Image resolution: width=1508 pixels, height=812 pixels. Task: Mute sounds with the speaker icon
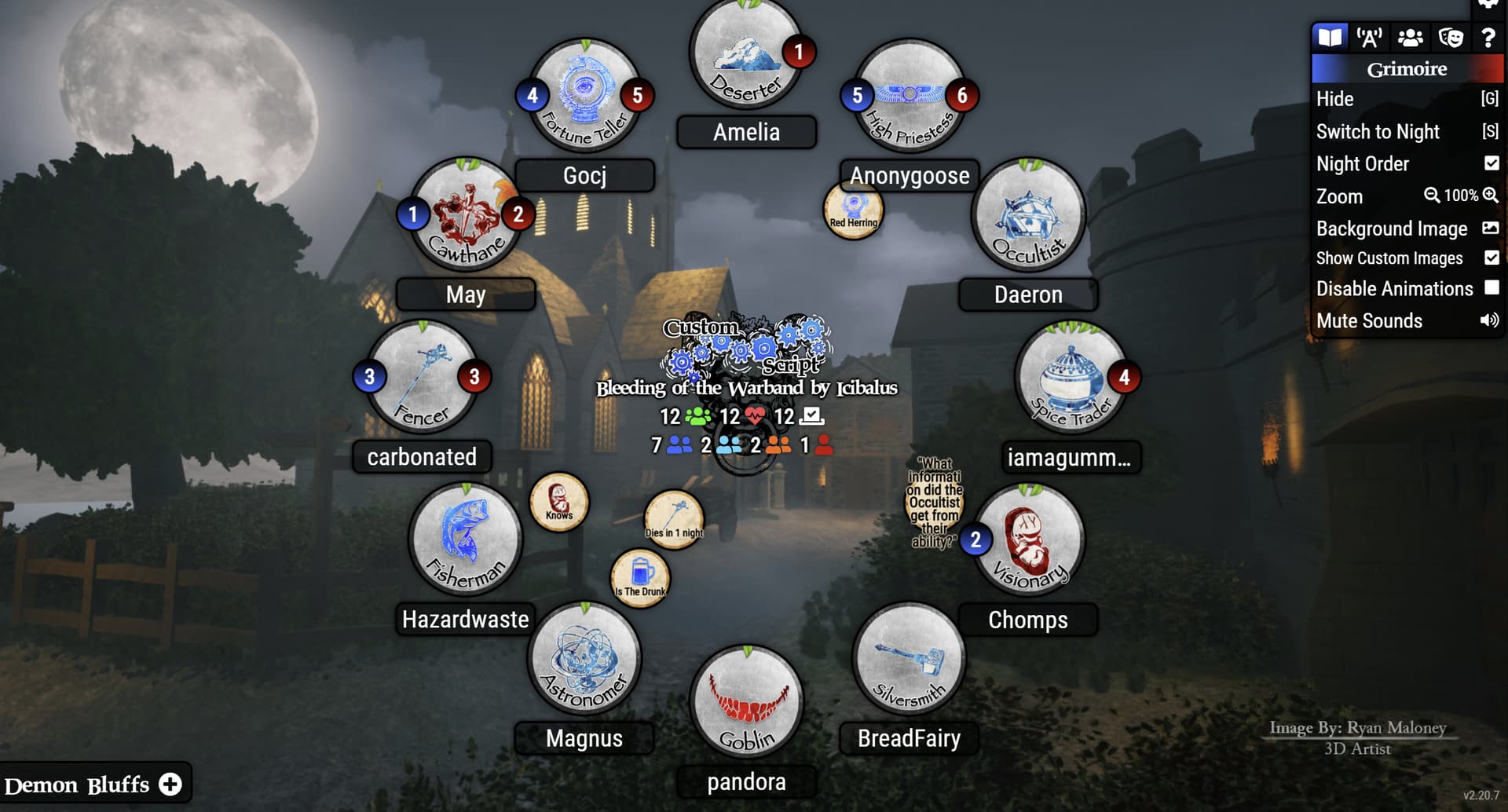[x=1489, y=320]
